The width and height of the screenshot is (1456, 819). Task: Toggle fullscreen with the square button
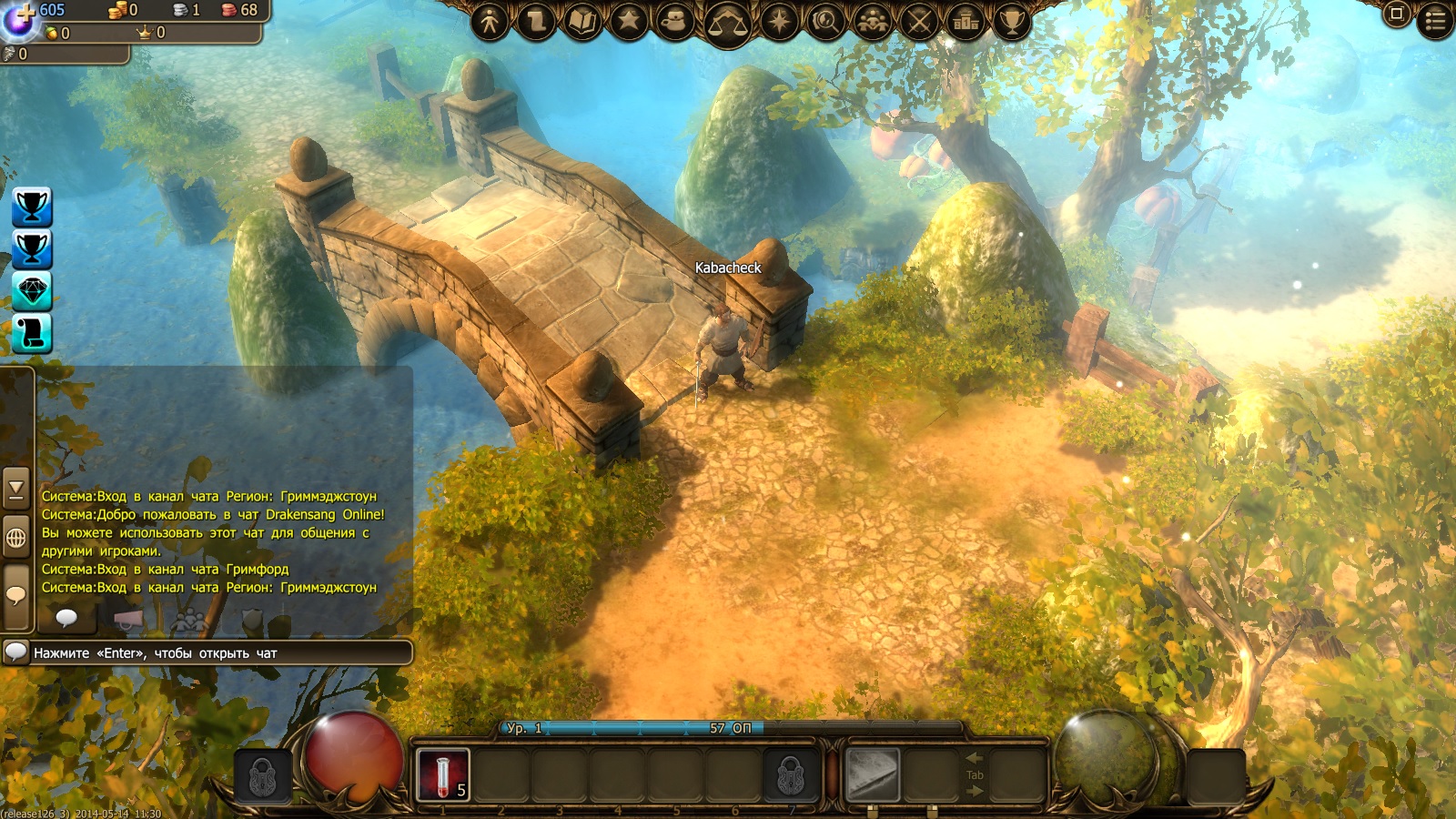(x=1397, y=14)
